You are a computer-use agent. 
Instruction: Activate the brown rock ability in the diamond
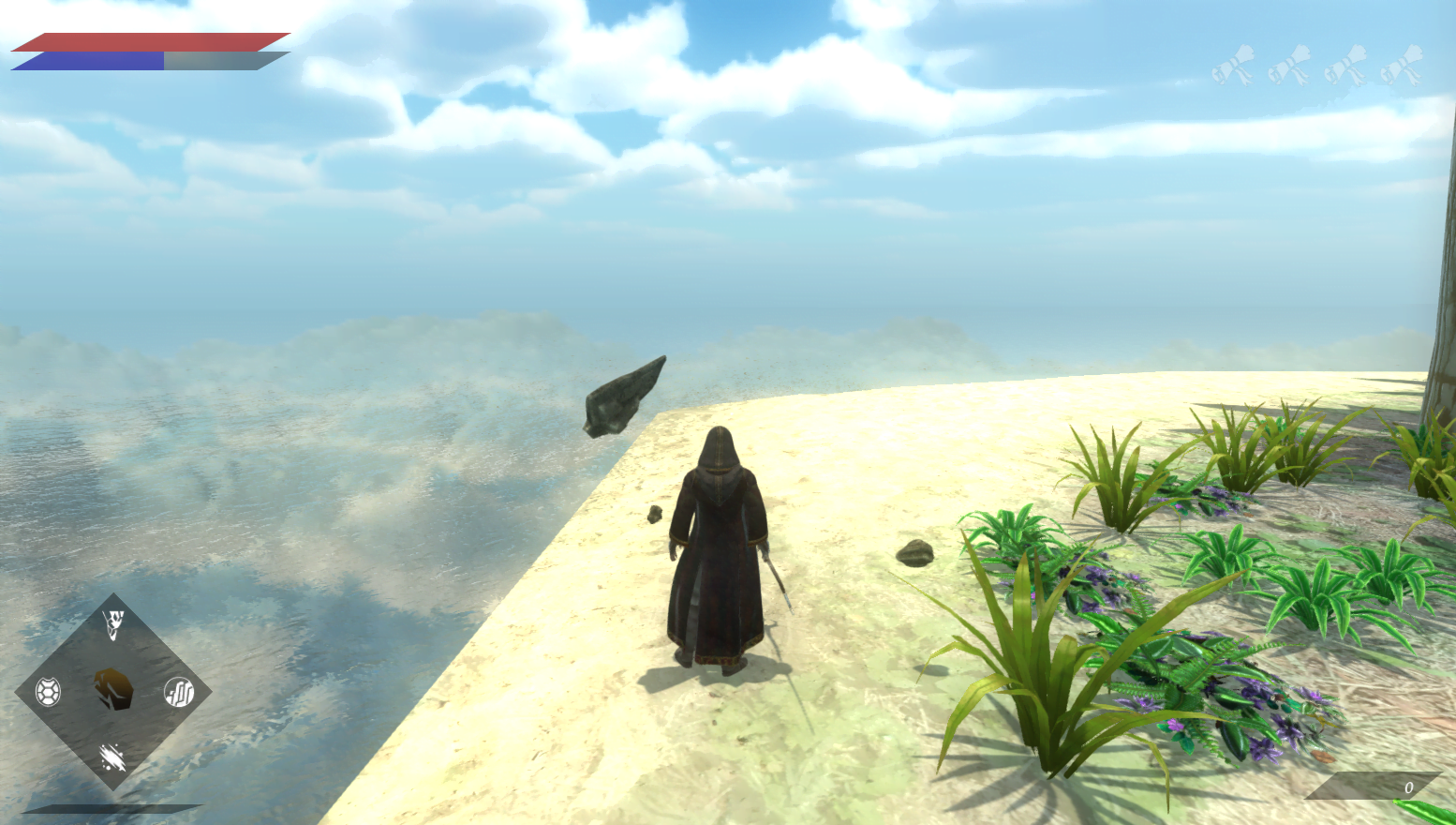tap(113, 690)
